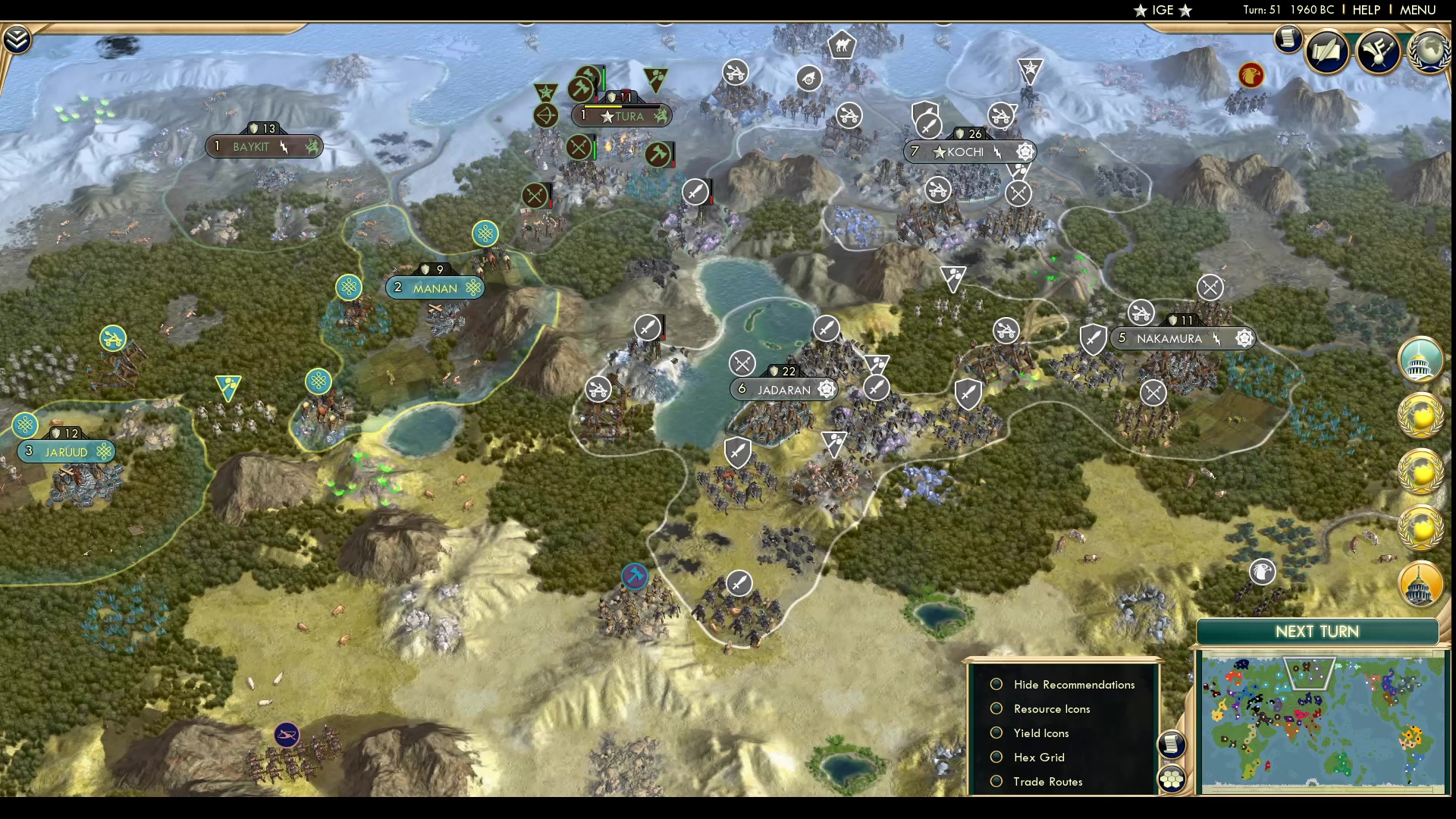
Task: Click the teal capitol notification bubble
Action: 1420,360
